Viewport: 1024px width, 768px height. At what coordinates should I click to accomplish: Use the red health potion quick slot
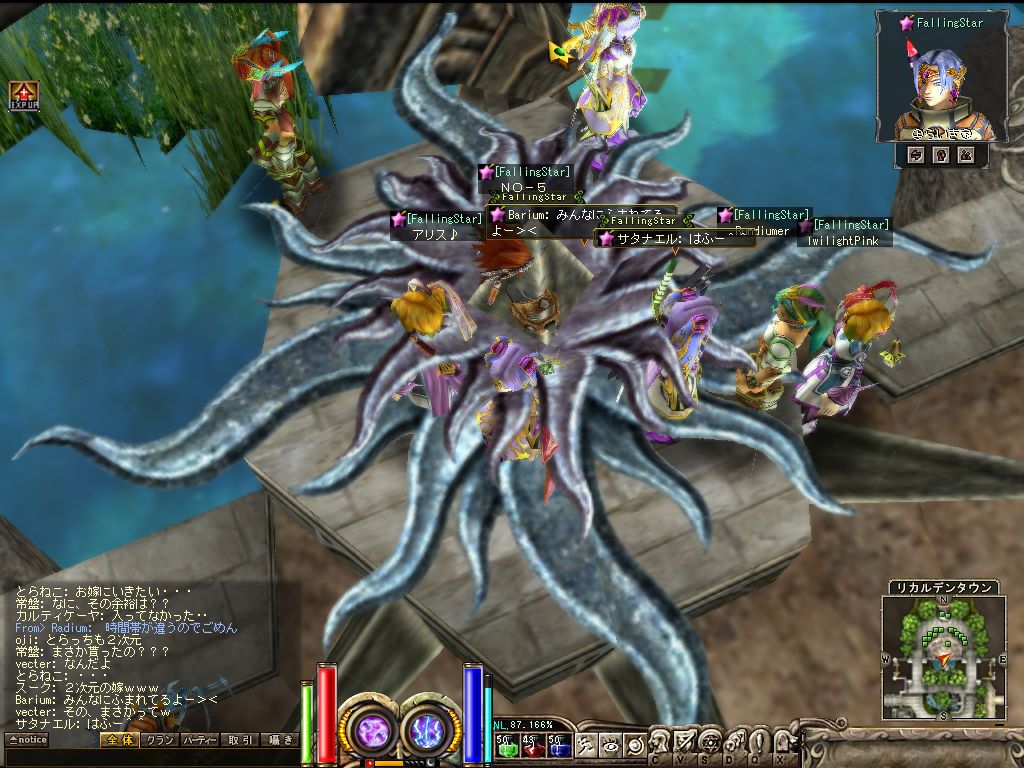(x=532, y=745)
